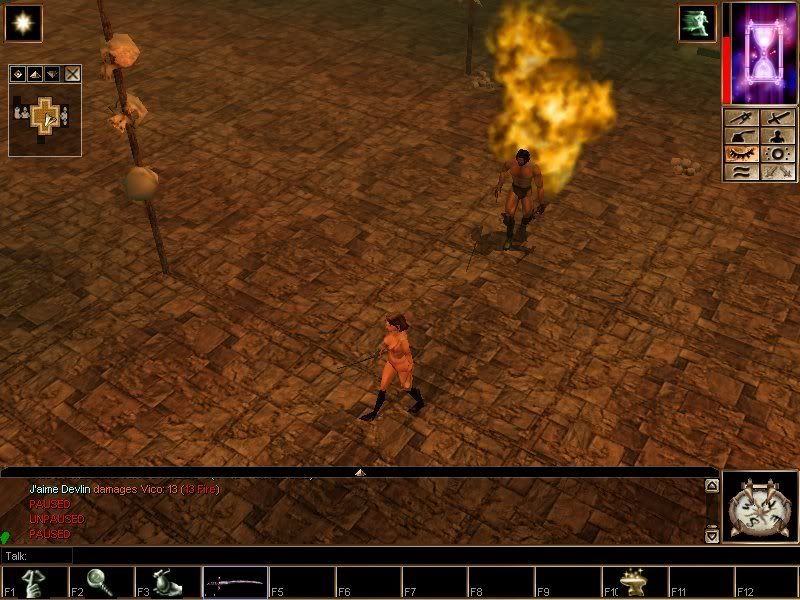Close the minimap with the X button
This screenshot has width=800, height=600.
pos(73,74)
